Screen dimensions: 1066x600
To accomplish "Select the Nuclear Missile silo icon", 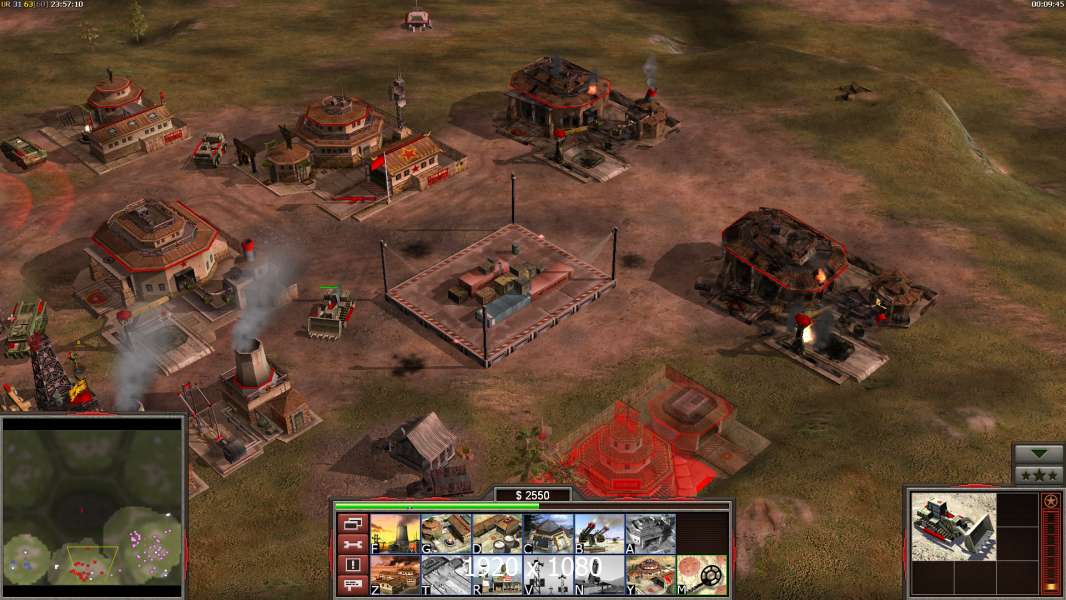I will click(599, 575).
